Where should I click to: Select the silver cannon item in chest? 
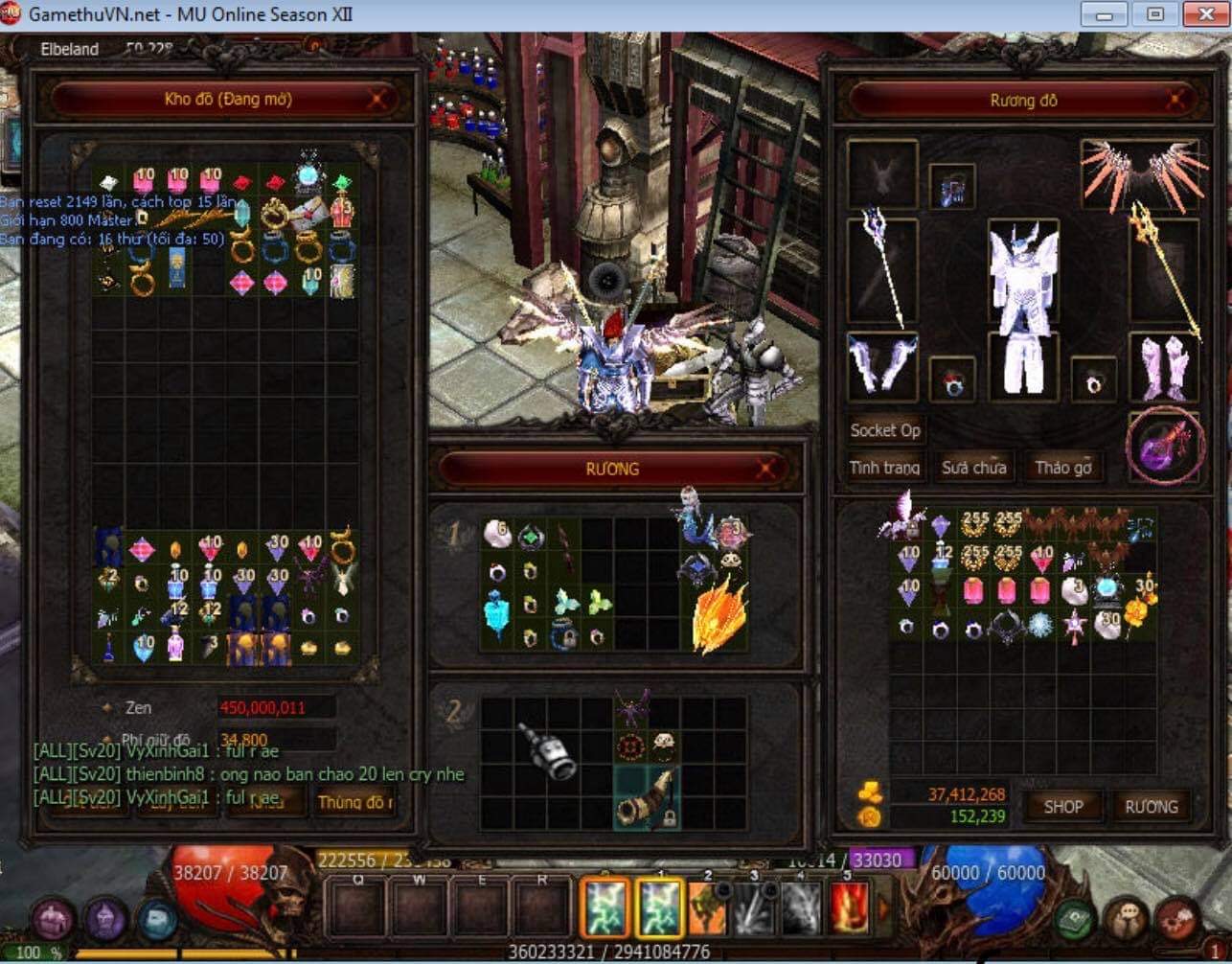(x=547, y=750)
